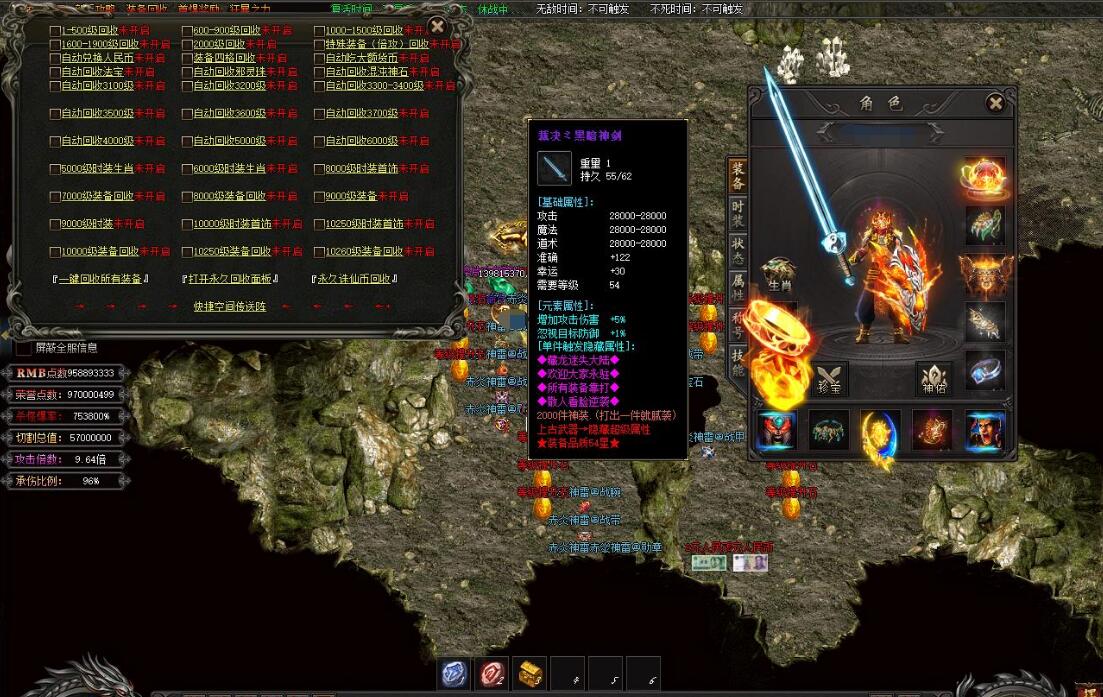This screenshot has height=697, width=1103.
Task: Click the 一键回收所有装备 link
Action: pyautogui.click(x=100, y=279)
